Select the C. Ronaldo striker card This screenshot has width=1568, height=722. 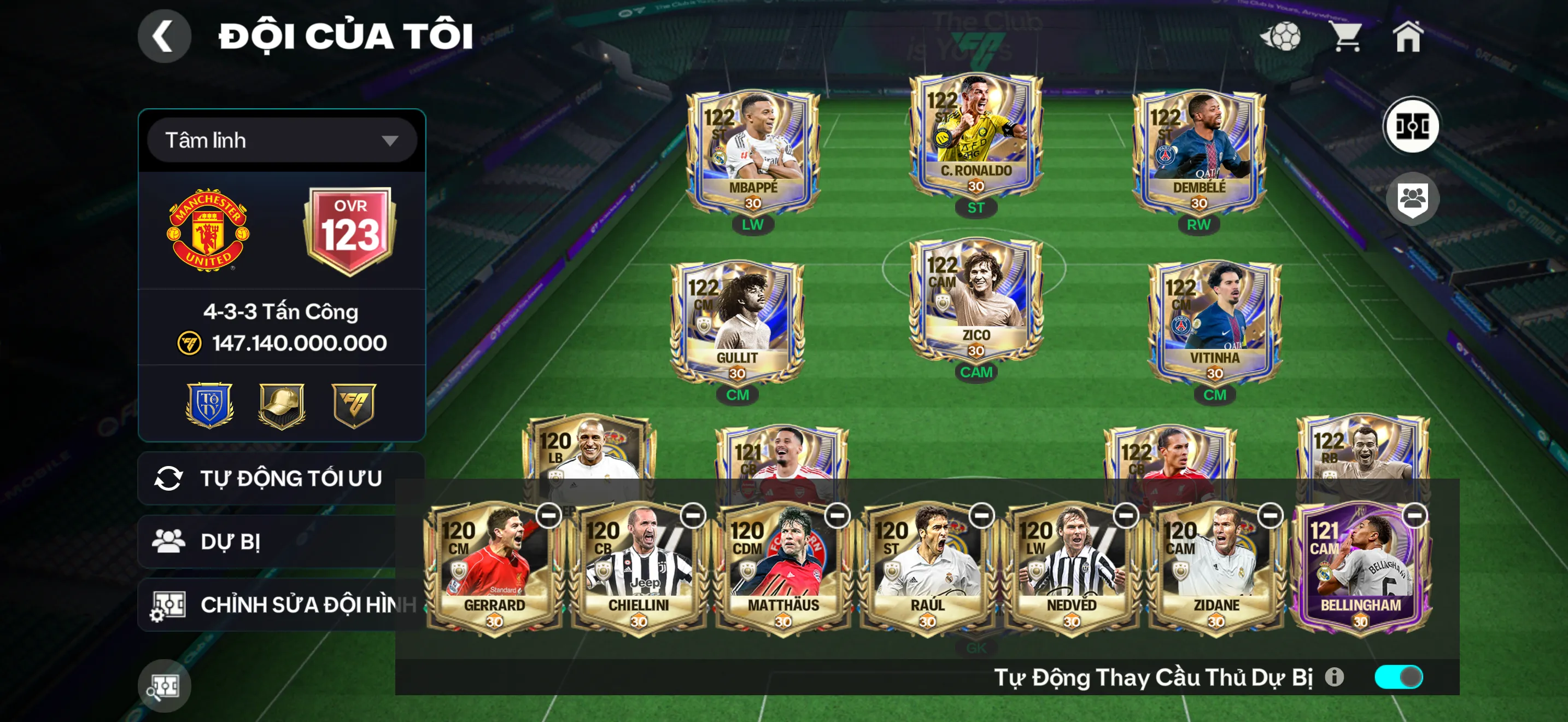[976, 136]
